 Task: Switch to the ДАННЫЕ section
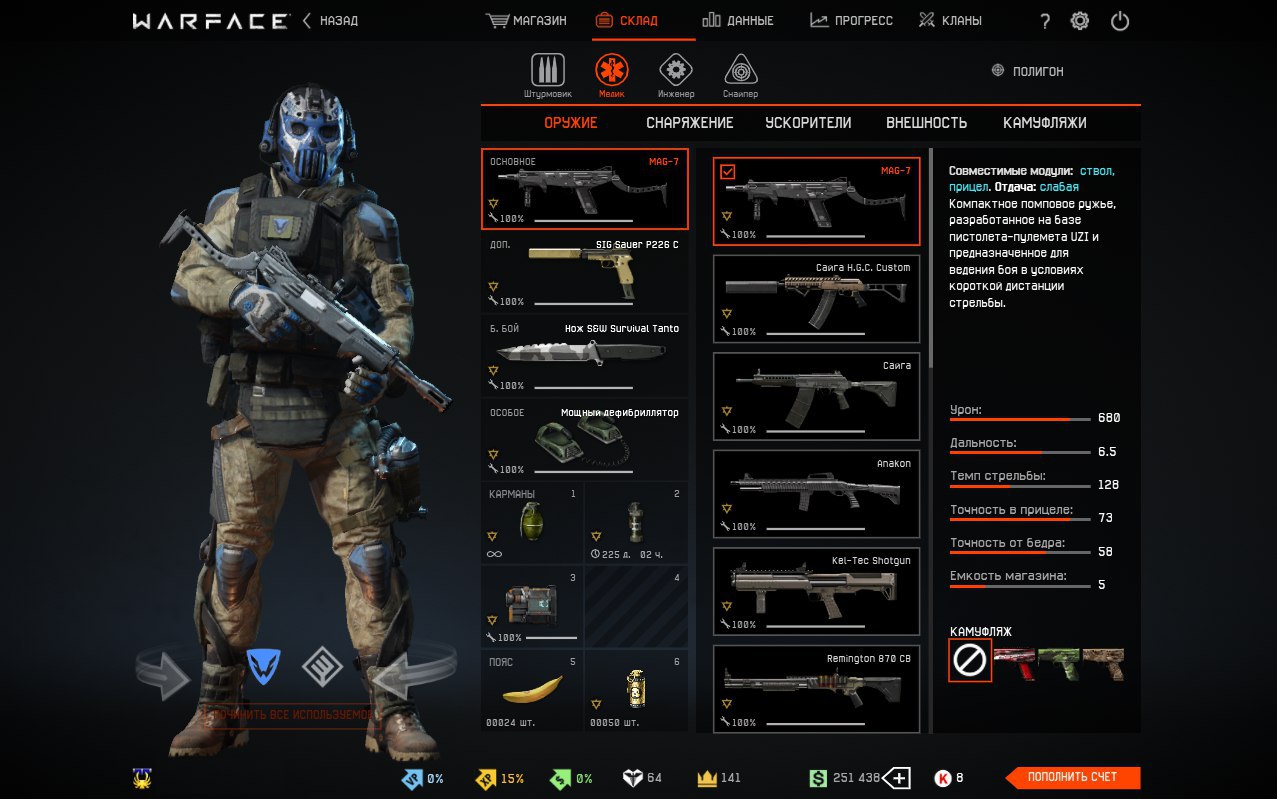[738, 20]
